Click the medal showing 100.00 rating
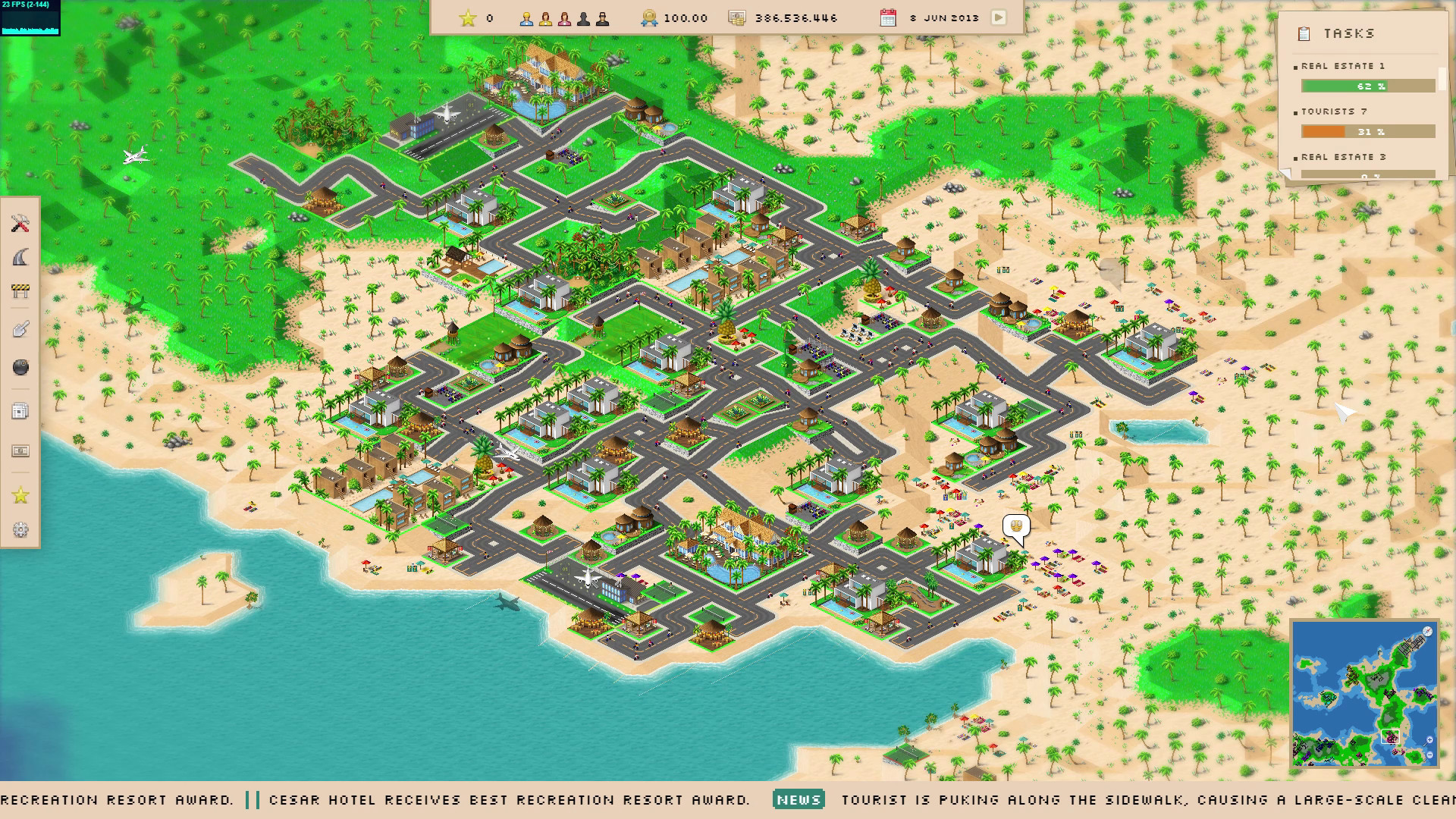The width and height of the screenshot is (1456, 819). coord(649,17)
